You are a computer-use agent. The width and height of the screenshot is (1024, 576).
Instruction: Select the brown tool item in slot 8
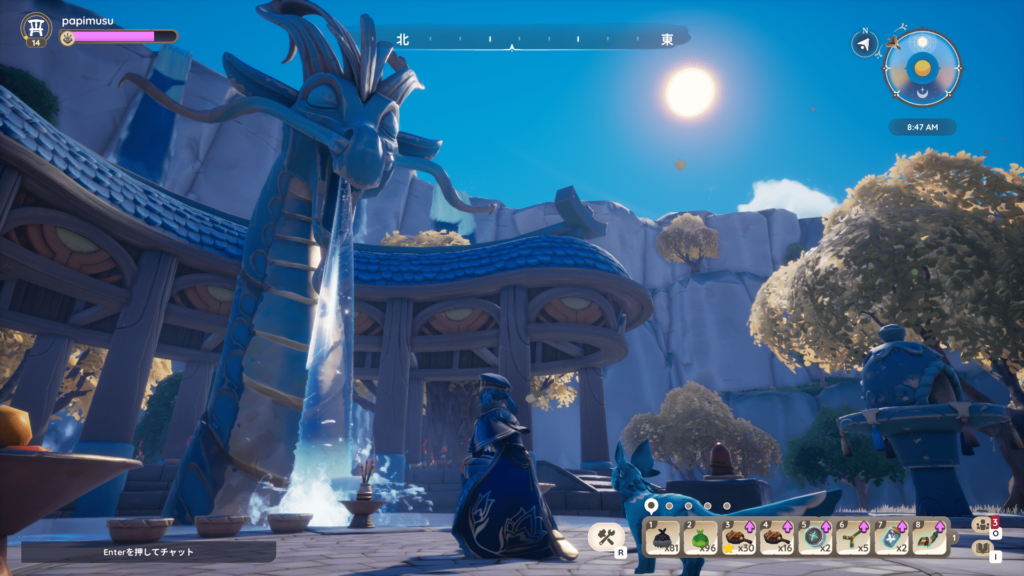929,537
